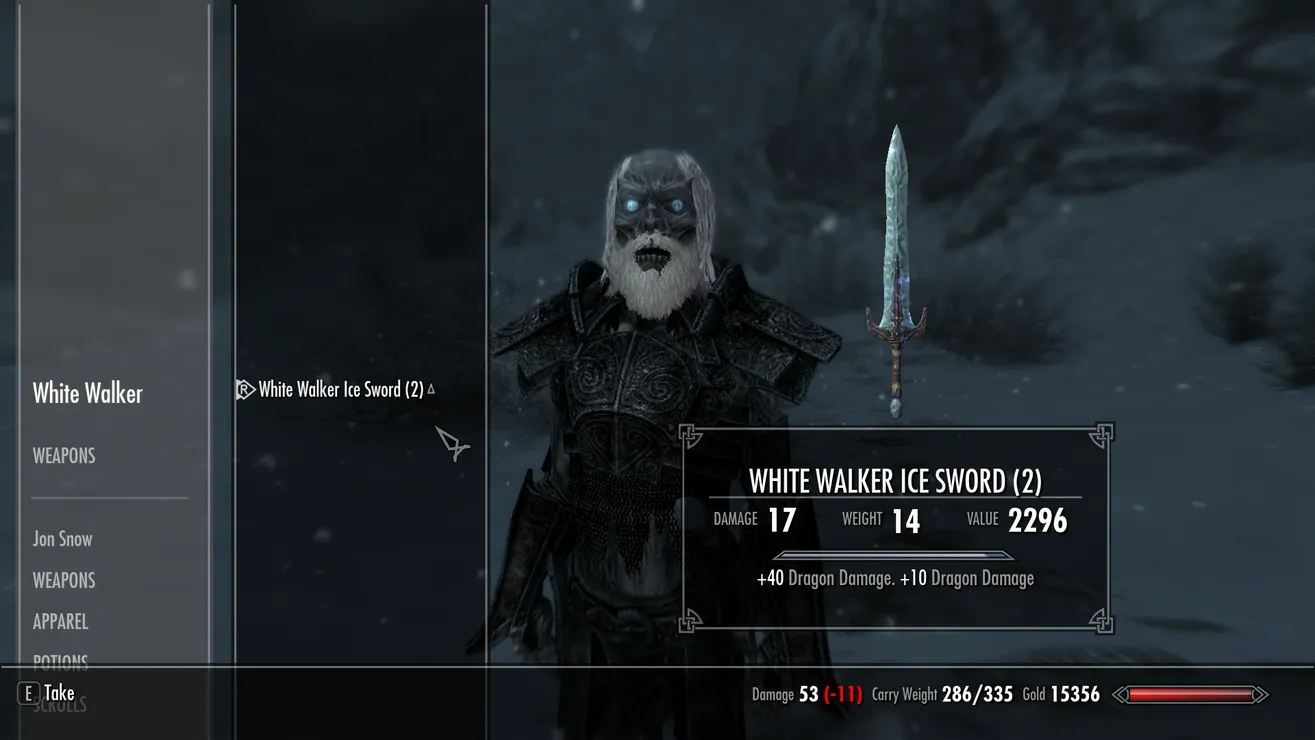Open Jon Snow's Weapons category
1315x740 pixels.
pos(64,581)
